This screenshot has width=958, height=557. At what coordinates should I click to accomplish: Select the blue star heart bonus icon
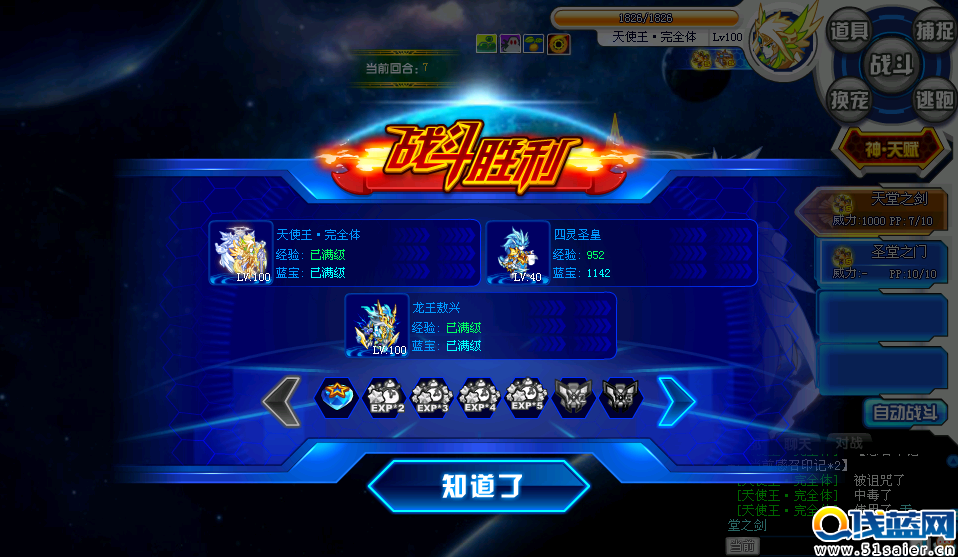point(336,399)
